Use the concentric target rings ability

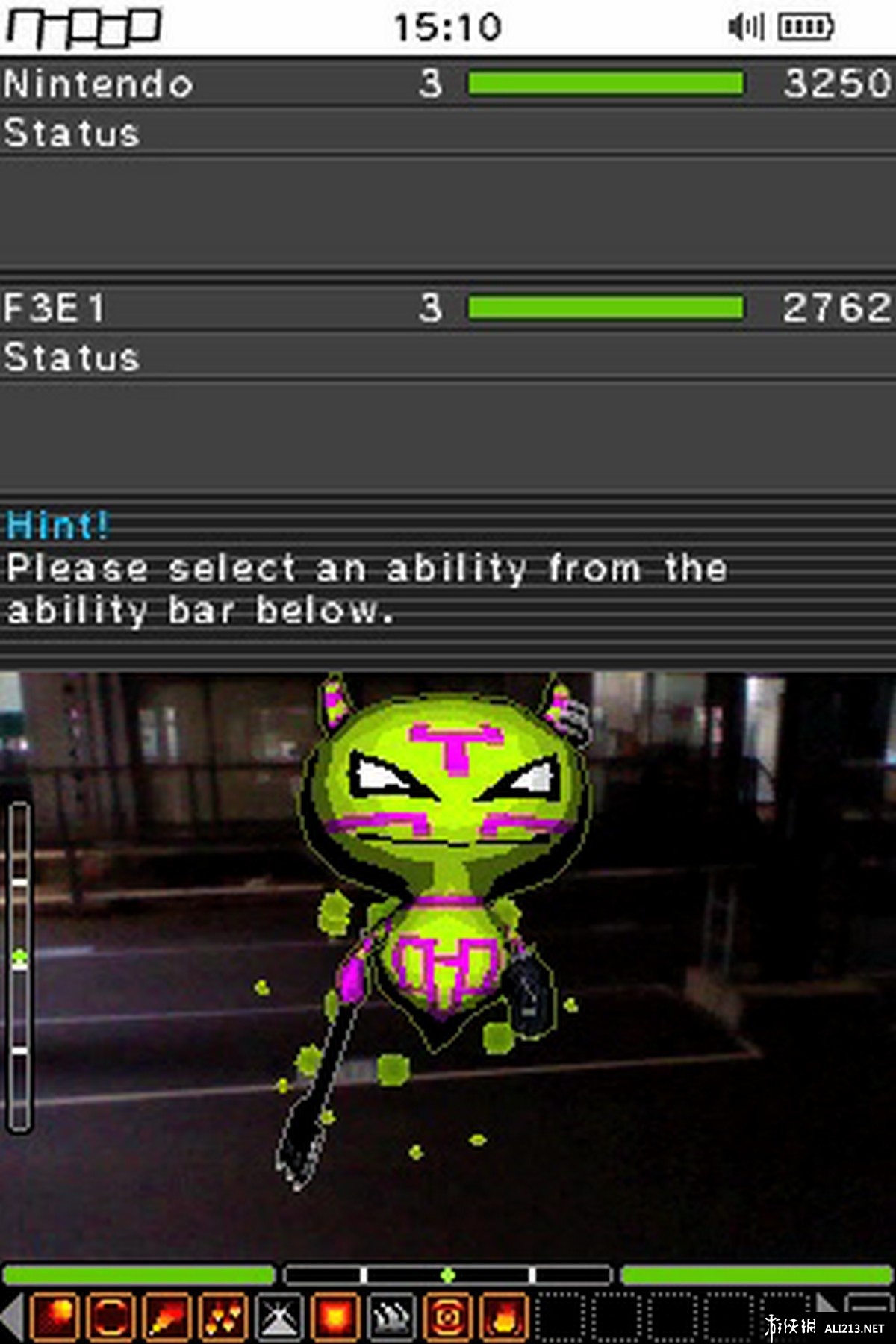tap(447, 1316)
